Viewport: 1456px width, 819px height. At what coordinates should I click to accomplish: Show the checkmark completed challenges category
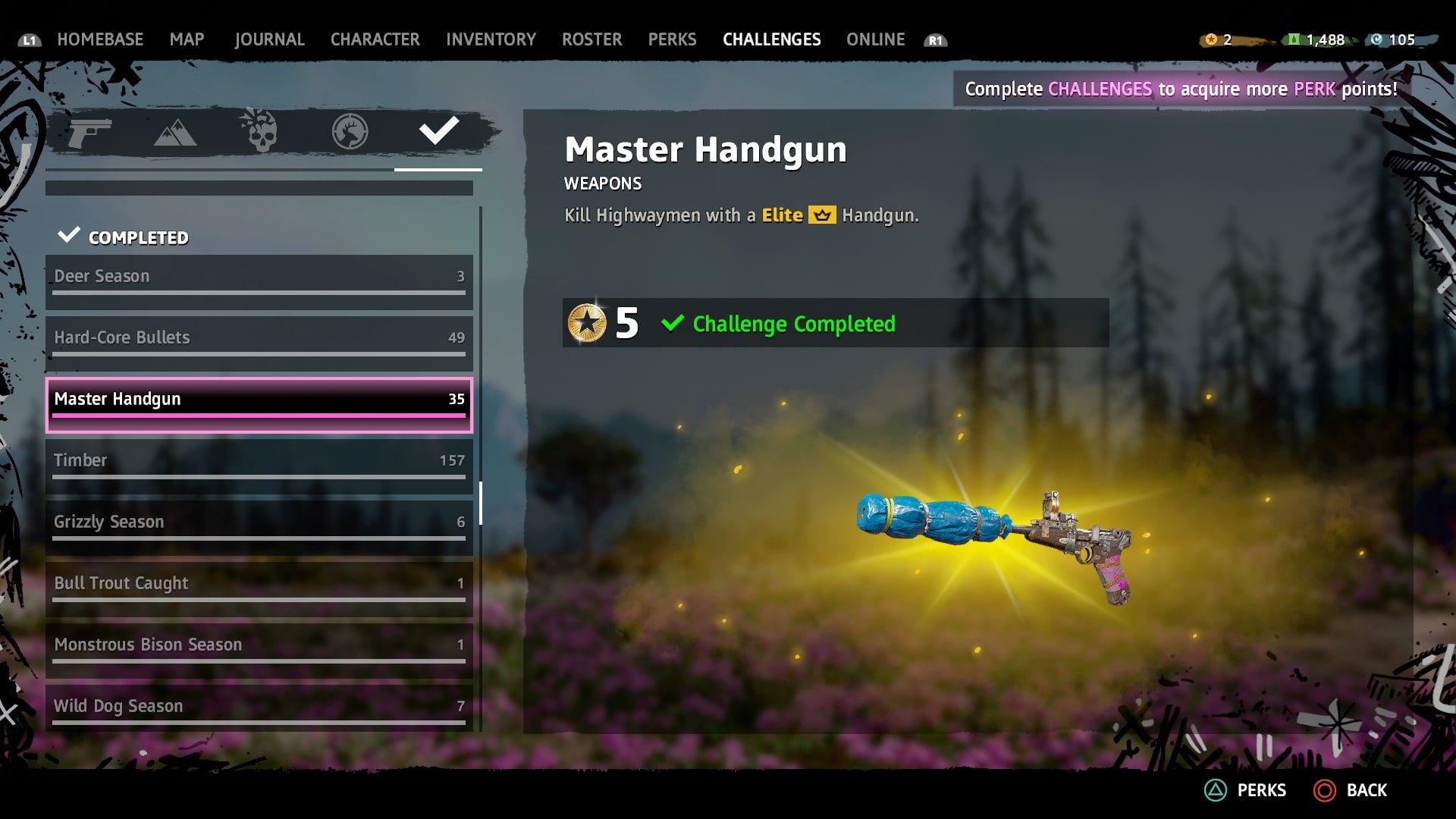click(438, 131)
